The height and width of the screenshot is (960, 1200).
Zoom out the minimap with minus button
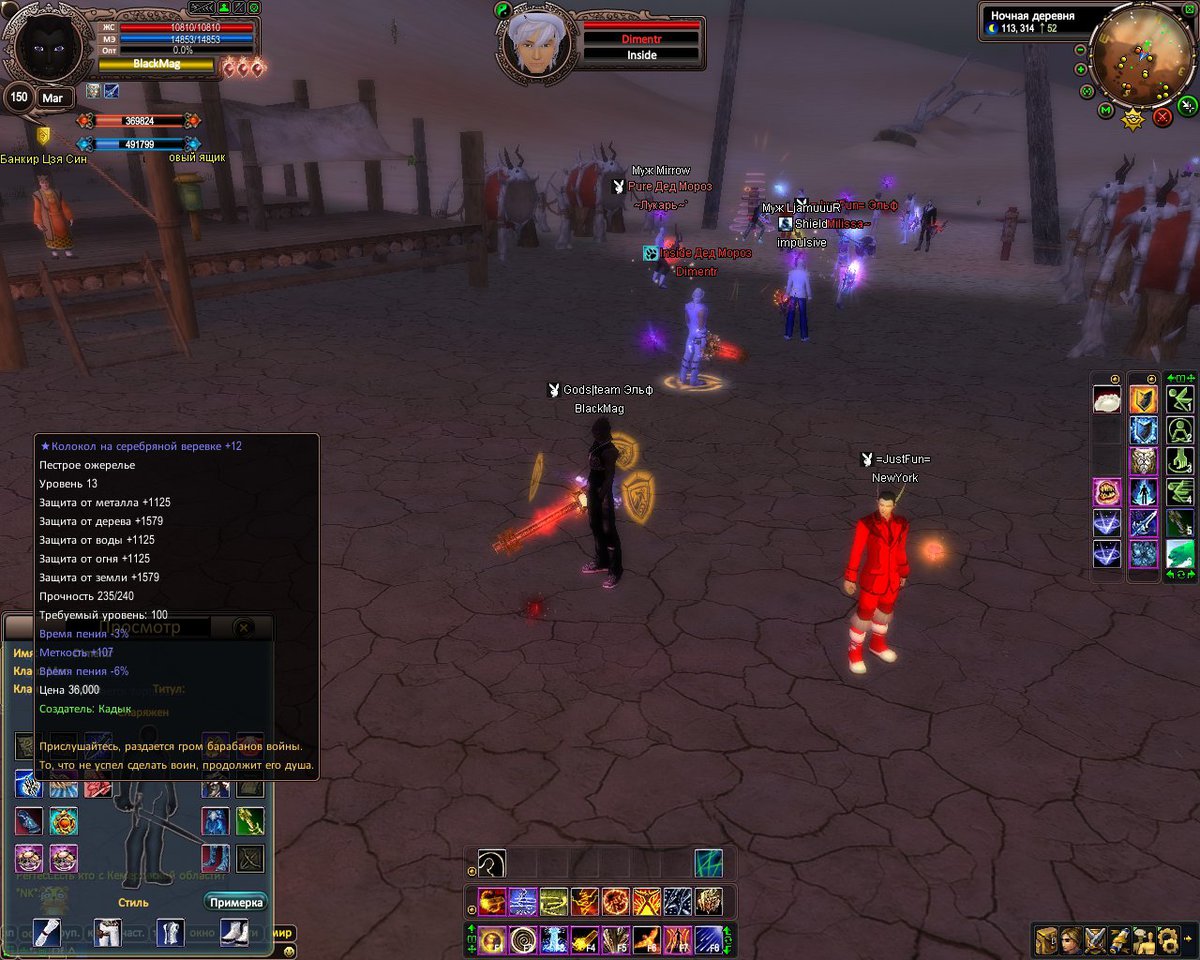click(x=1081, y=50)
